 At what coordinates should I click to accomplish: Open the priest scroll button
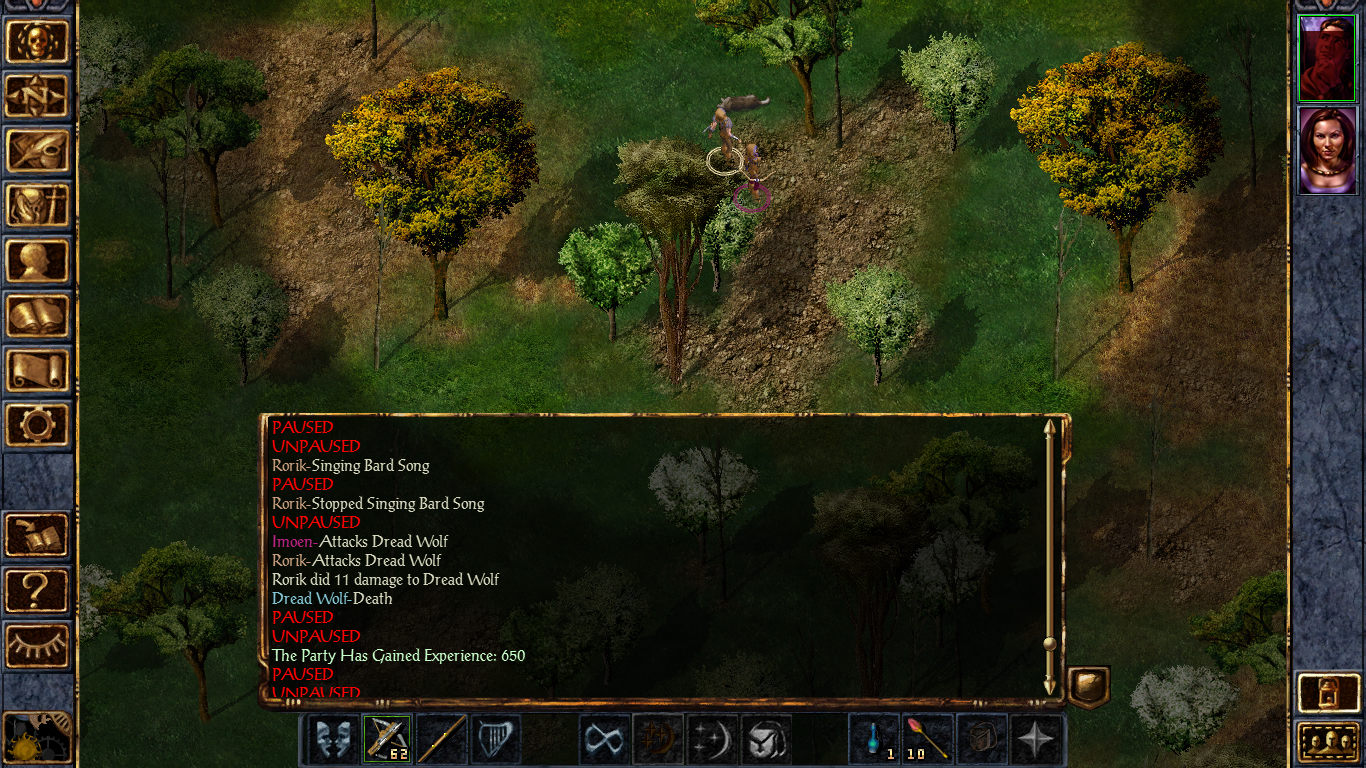(38, 371)
